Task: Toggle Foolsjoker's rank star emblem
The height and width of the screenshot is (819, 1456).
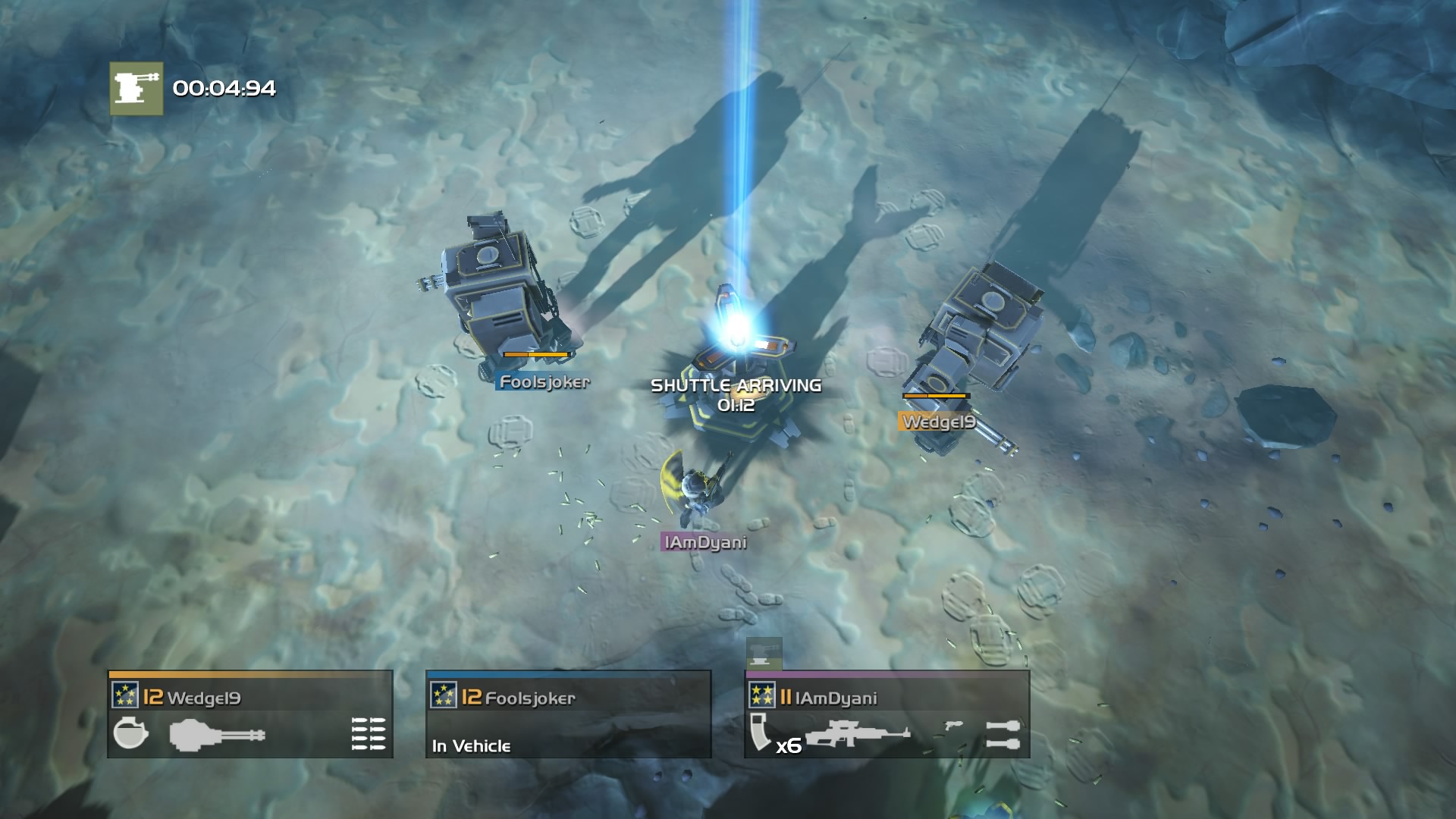Action: (x=443, y=694)
